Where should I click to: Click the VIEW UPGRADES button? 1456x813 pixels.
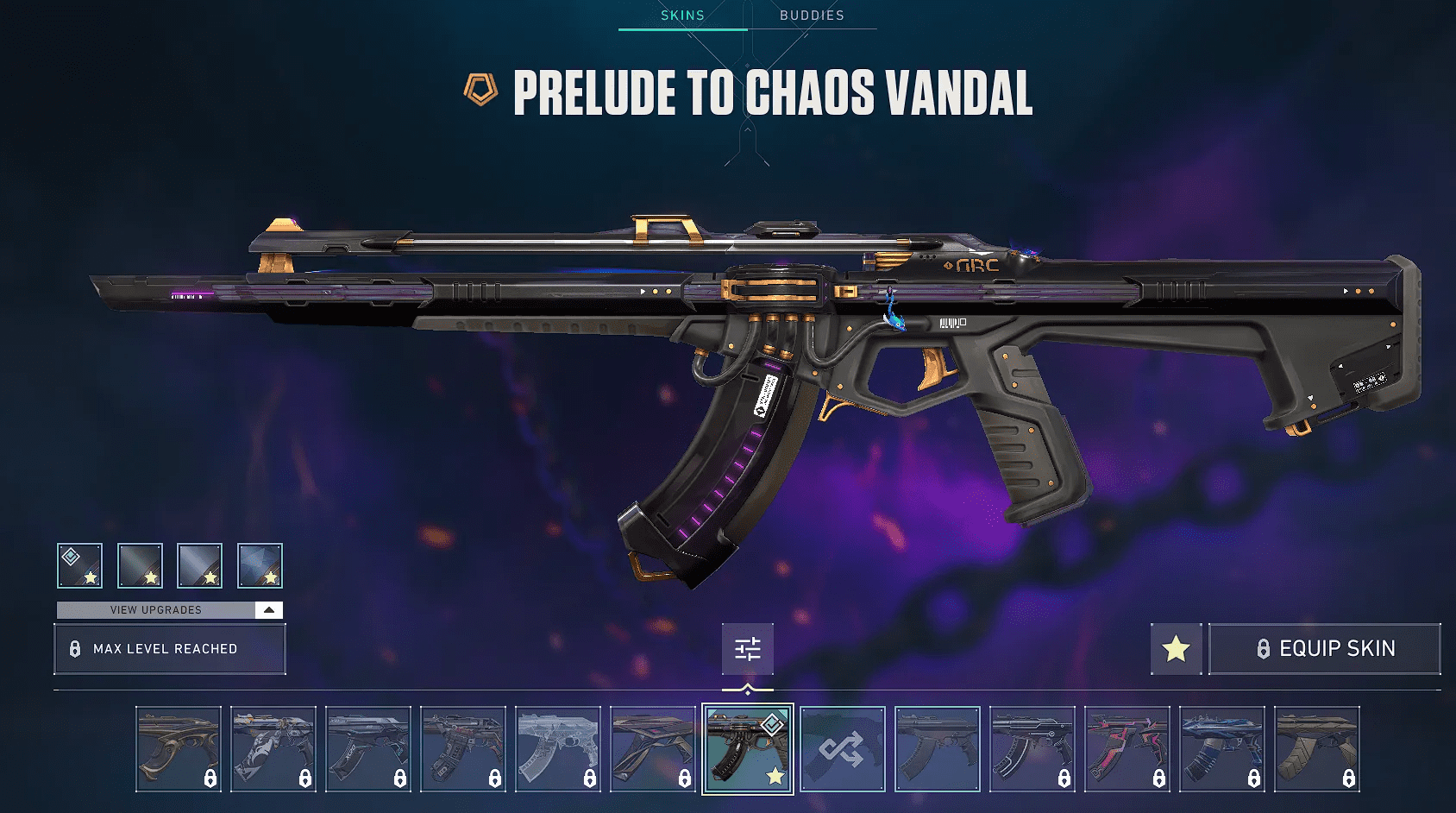point(155,608)
